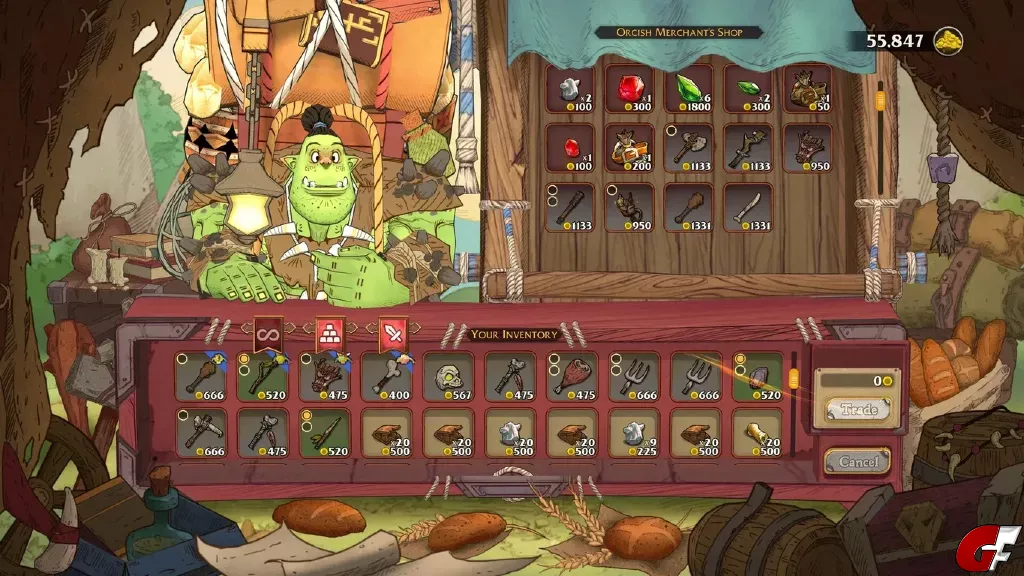Select the shop's white ore priced at 100

(570, 88)
